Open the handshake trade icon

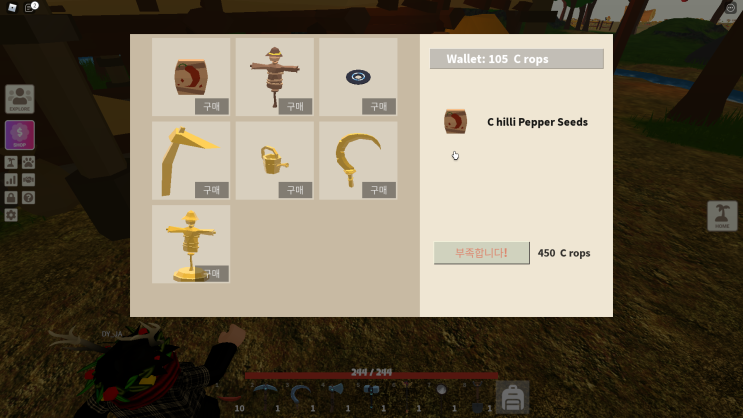click(x=28, y=180)
